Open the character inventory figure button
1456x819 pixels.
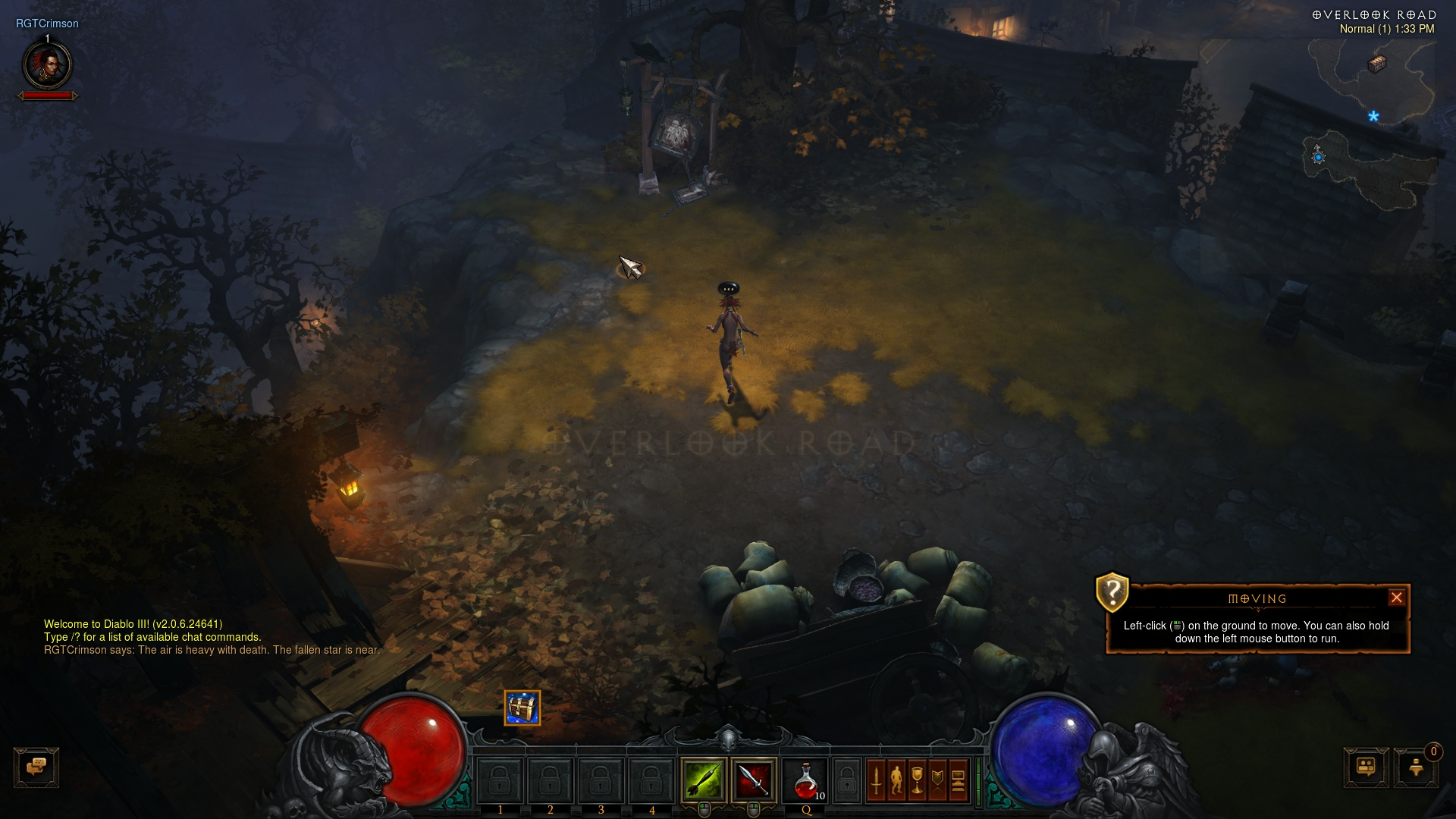coord(896,780)
